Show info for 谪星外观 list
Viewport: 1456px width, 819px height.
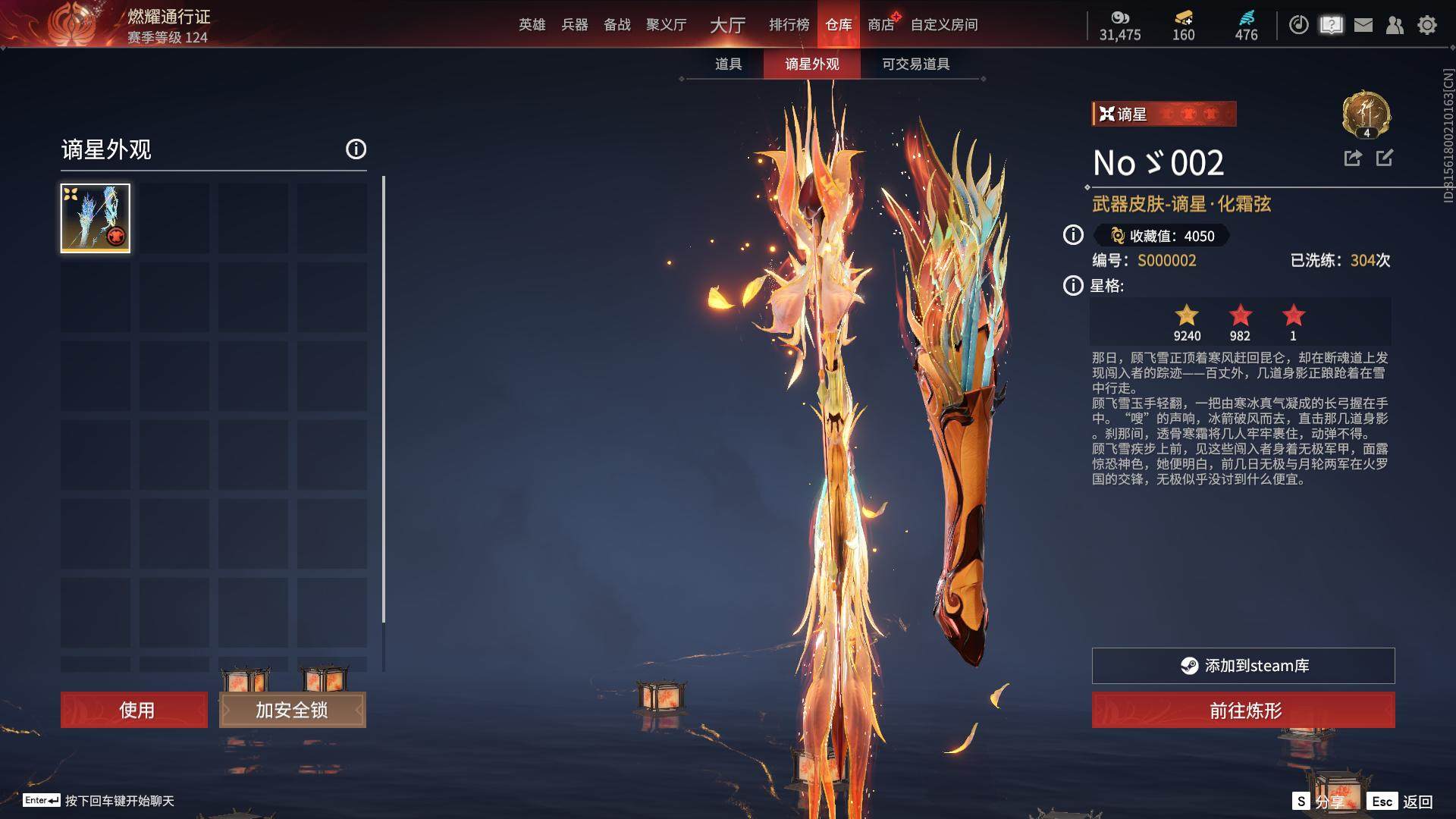click(x=356, y=149)
